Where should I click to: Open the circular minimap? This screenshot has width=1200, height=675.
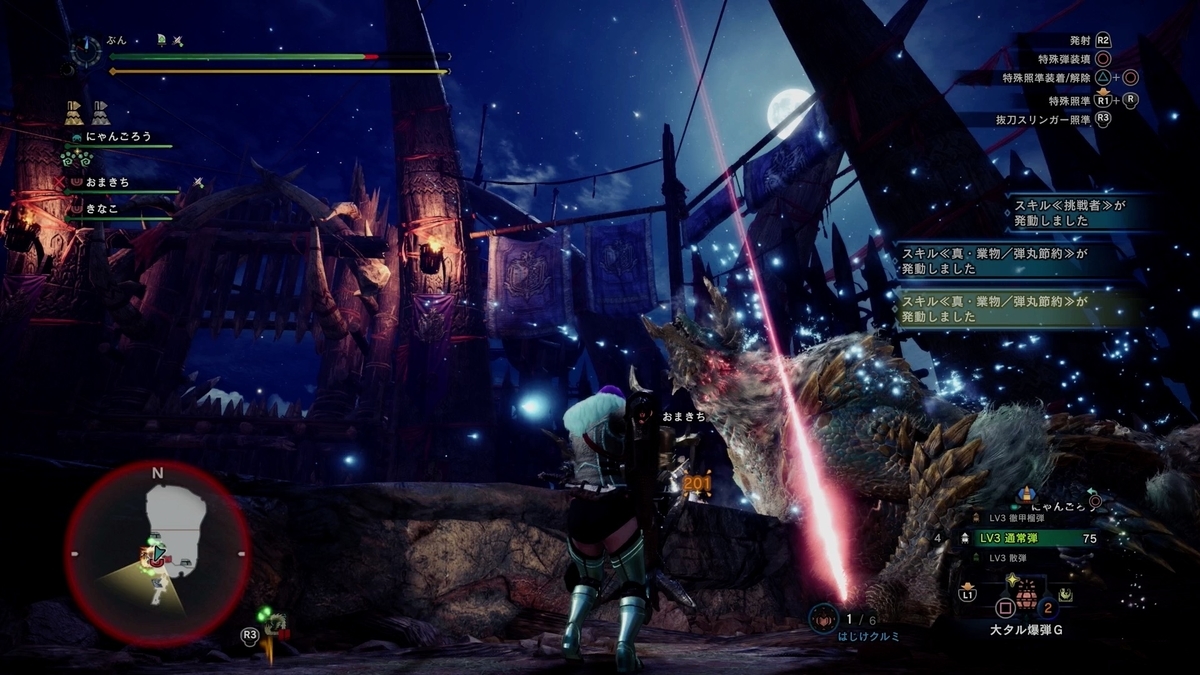157,553
